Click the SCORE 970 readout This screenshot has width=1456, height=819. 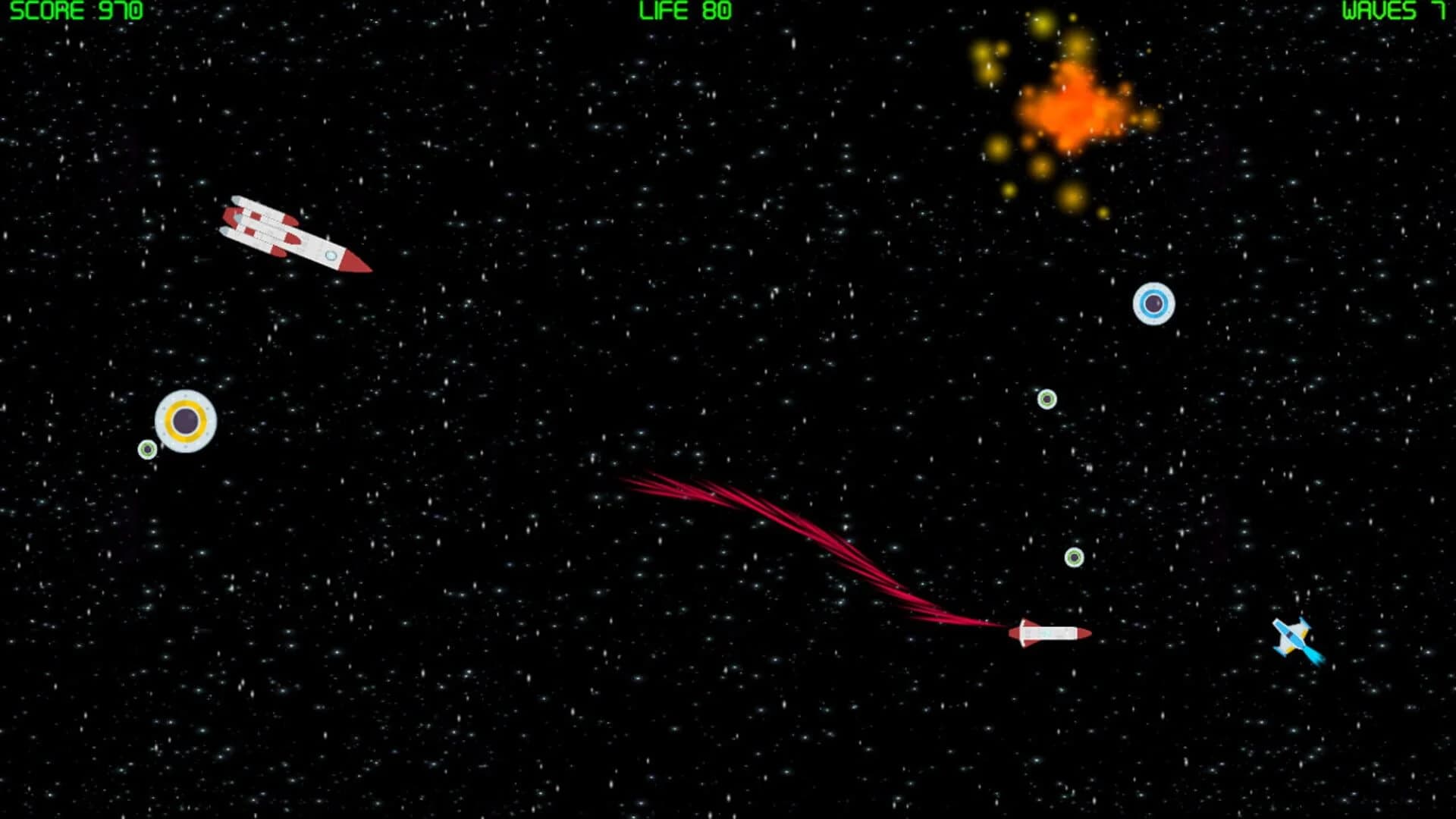[x=76, y=11]
